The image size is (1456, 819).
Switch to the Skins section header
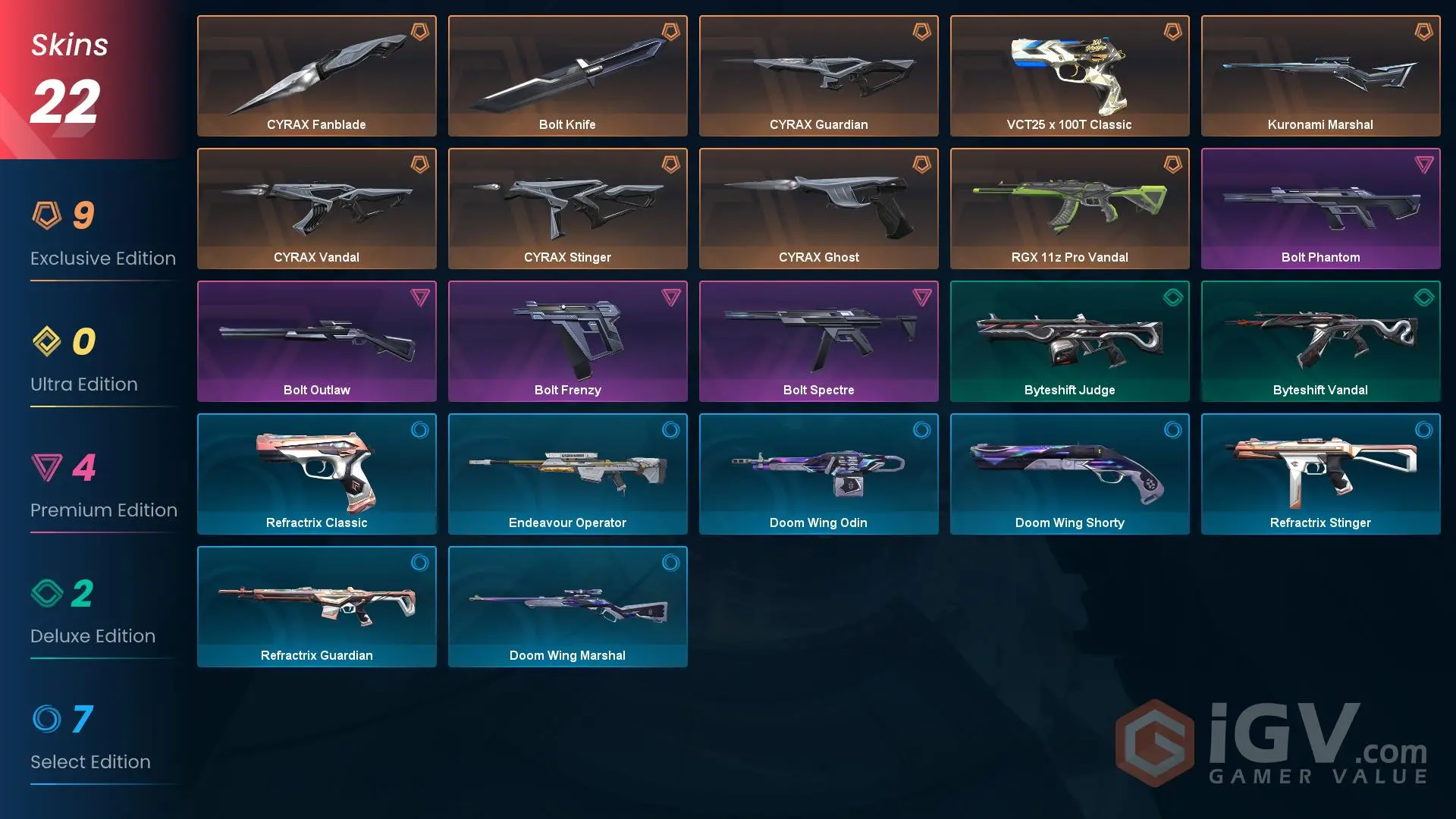pyautogui.click(x=68, y=44)
